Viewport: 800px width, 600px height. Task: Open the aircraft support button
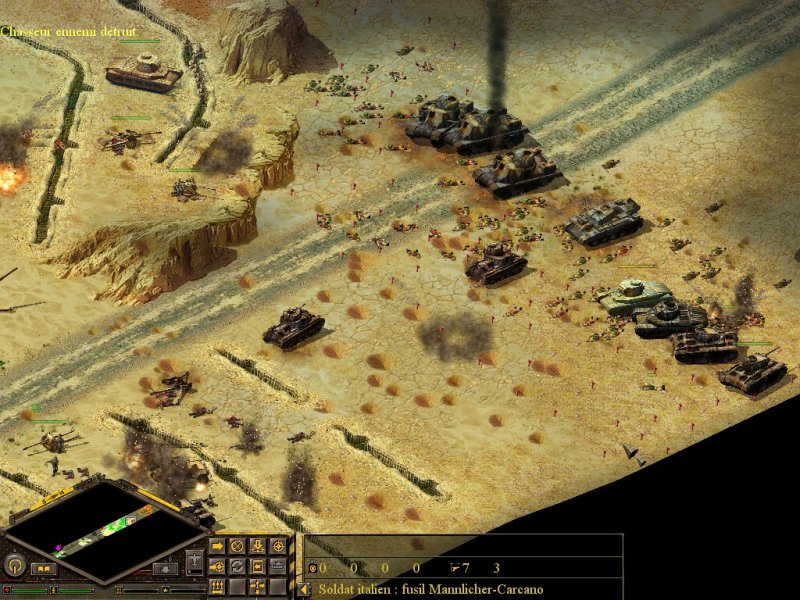pyautogui.click(x=194, y=563)
